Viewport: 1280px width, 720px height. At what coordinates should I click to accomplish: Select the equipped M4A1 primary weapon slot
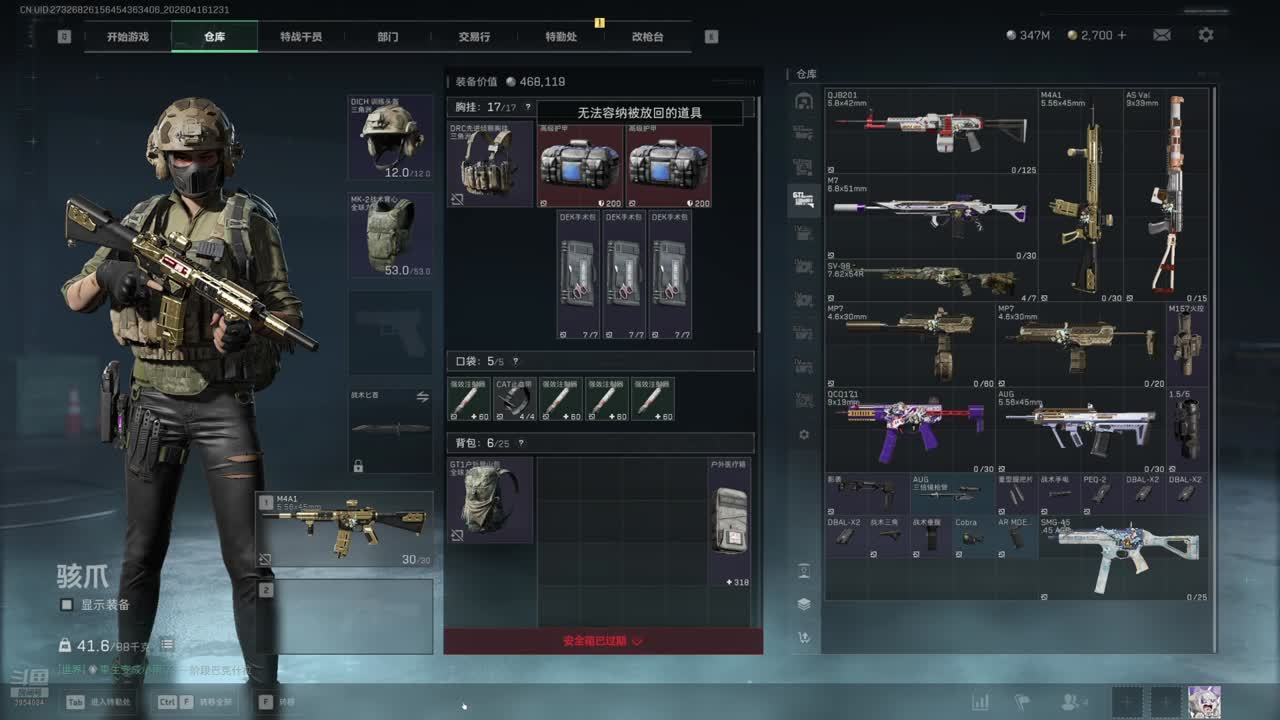point(345,529)
